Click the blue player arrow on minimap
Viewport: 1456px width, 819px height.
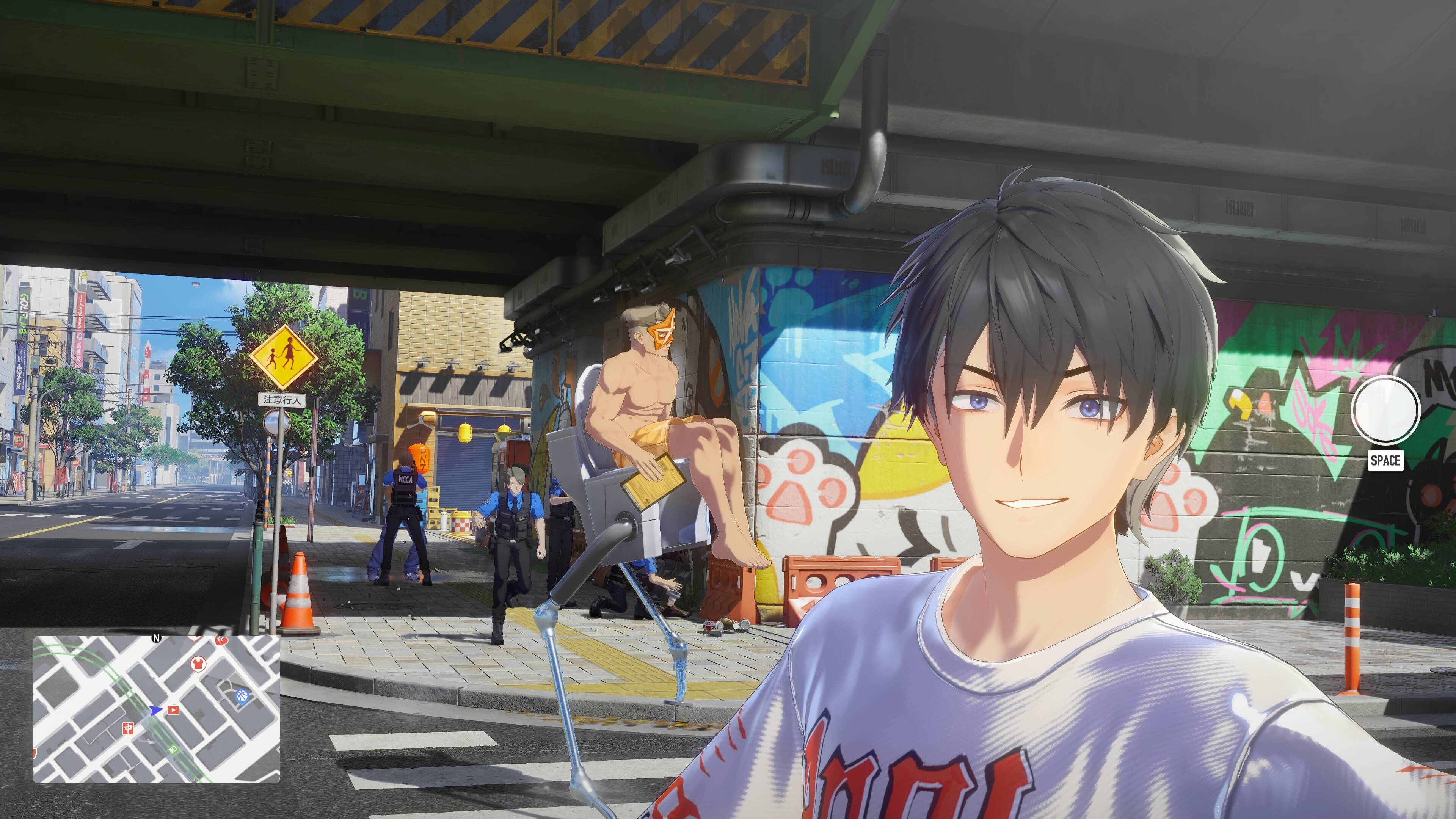click(x=155, y=710)
